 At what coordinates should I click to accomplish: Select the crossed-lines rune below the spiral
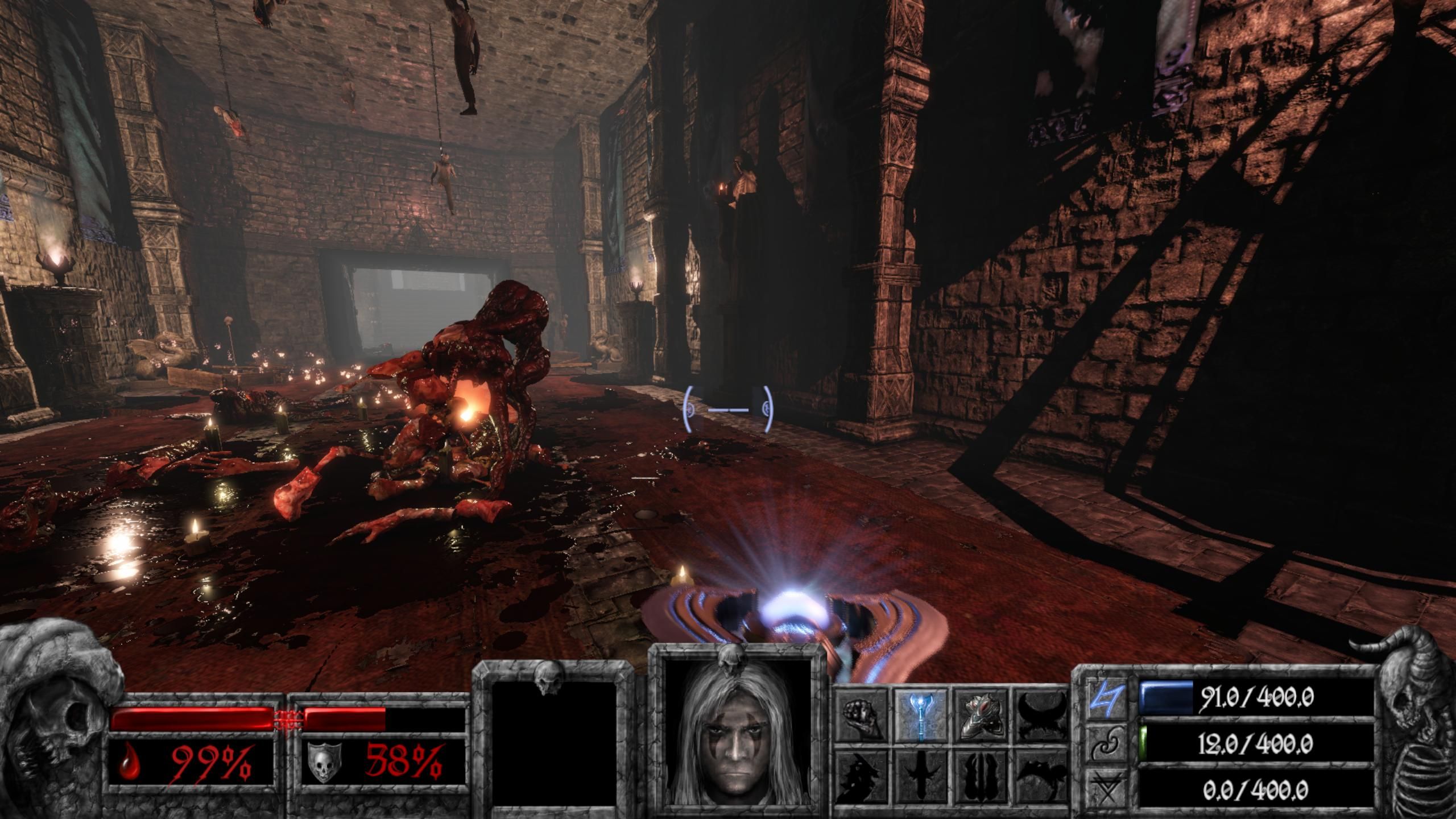(x=1106, y=786)
